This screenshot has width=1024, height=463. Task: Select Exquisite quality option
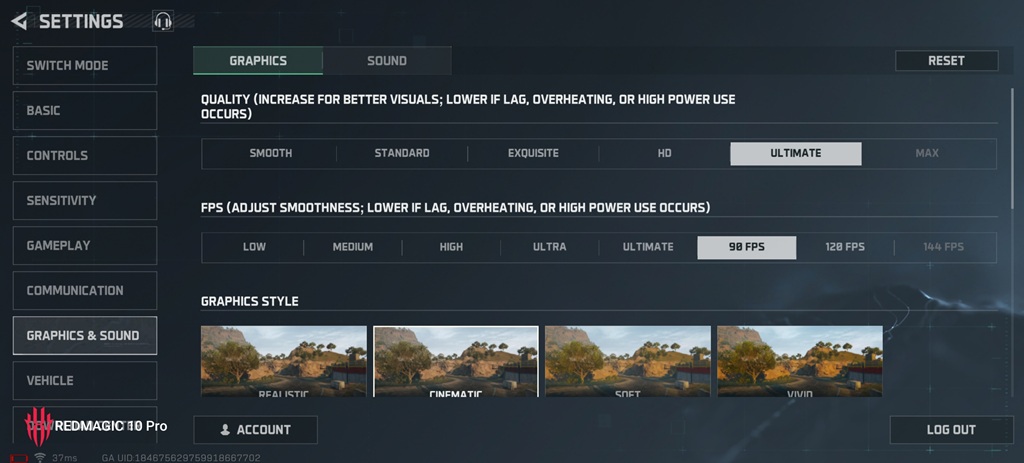point(533,153)
